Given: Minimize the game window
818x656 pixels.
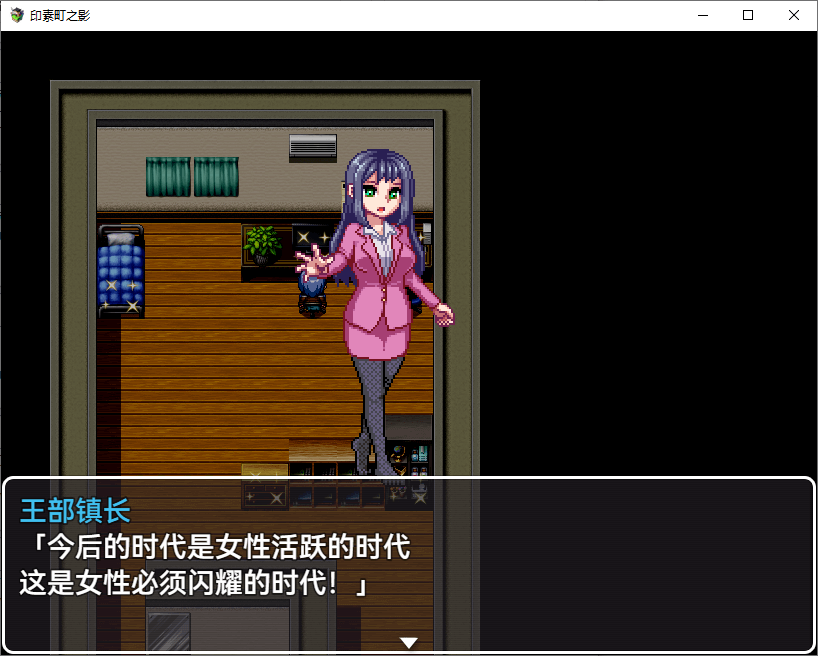Looking at the screenshot, I should click(x=702, y=15).
